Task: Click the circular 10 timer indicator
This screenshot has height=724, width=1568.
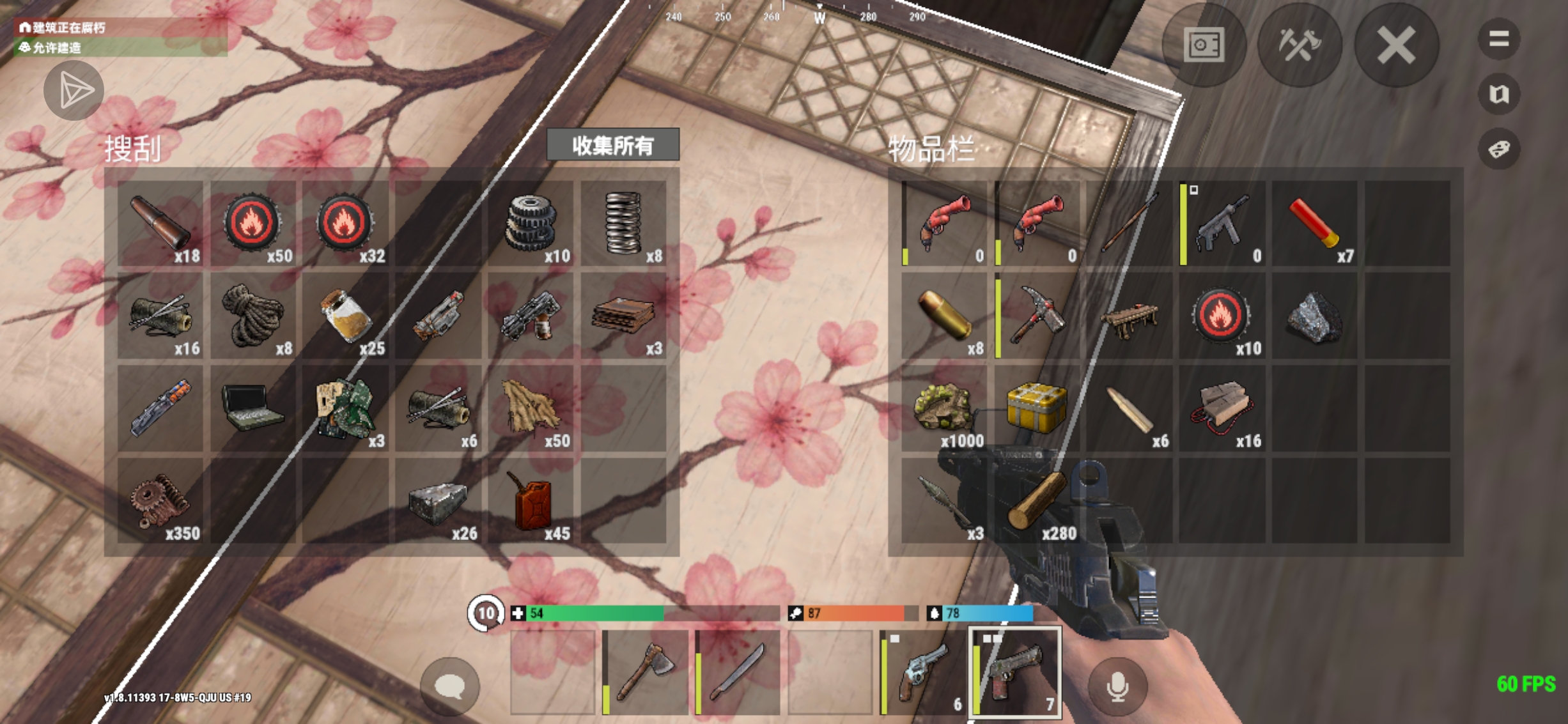Action: point(486,612)
